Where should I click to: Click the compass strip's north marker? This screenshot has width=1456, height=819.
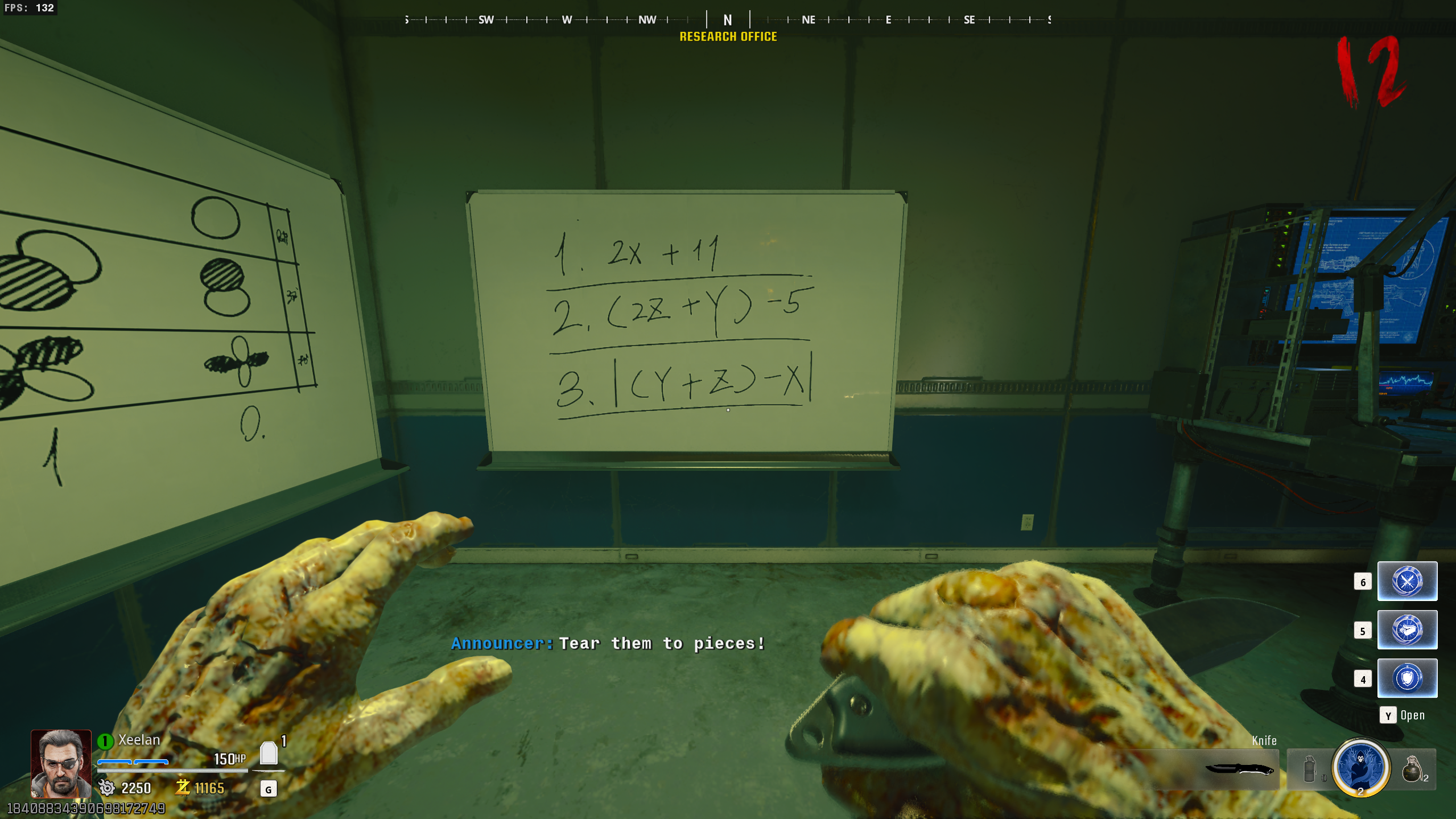pos(728,20)
